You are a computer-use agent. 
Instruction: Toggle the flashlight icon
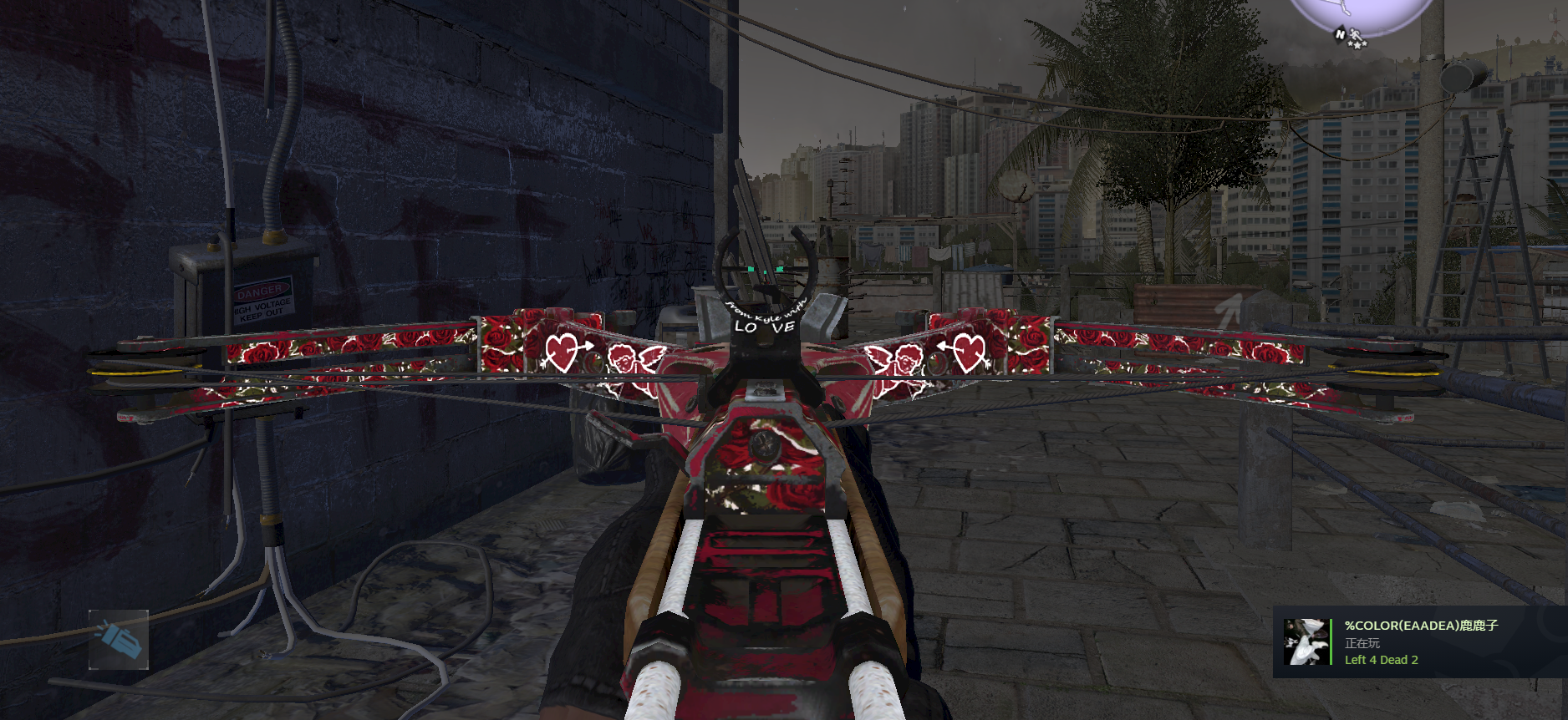coord(119,640)
